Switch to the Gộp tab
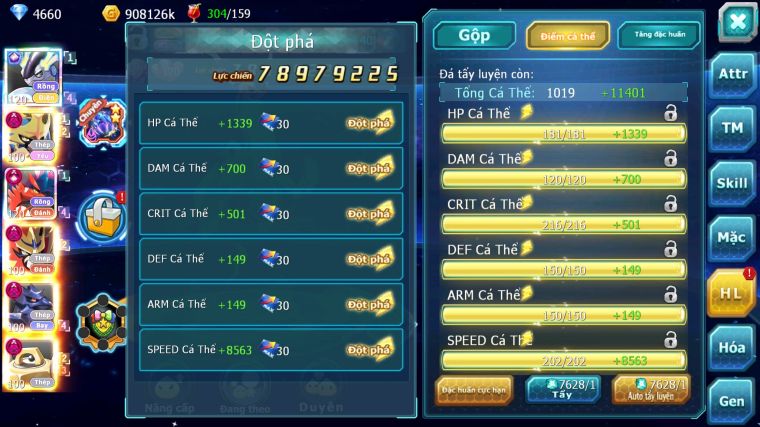760x427 pixels. point(474,35)
